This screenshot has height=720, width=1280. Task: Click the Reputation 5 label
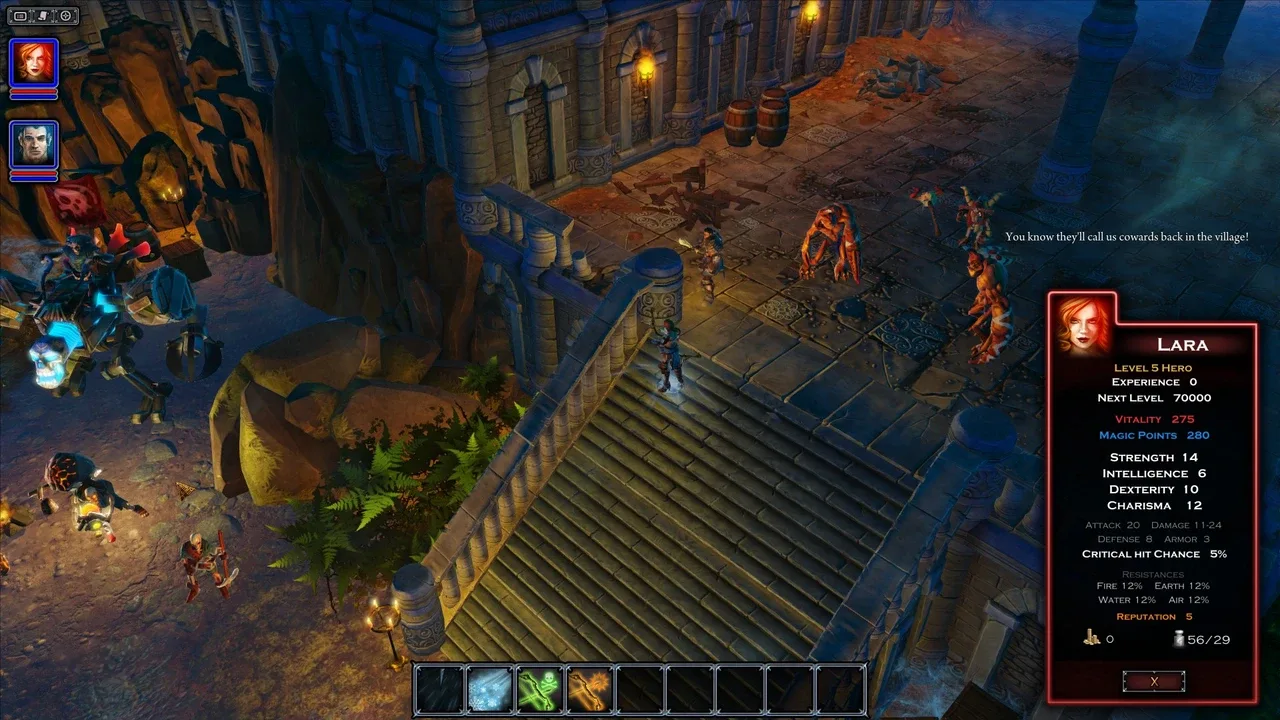[1152, 616]
